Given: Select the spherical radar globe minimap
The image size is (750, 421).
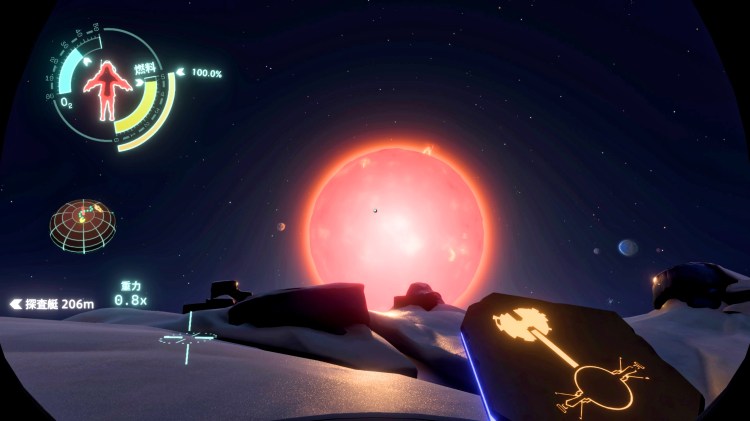Looking at the screenshot, I should (82, 223).
